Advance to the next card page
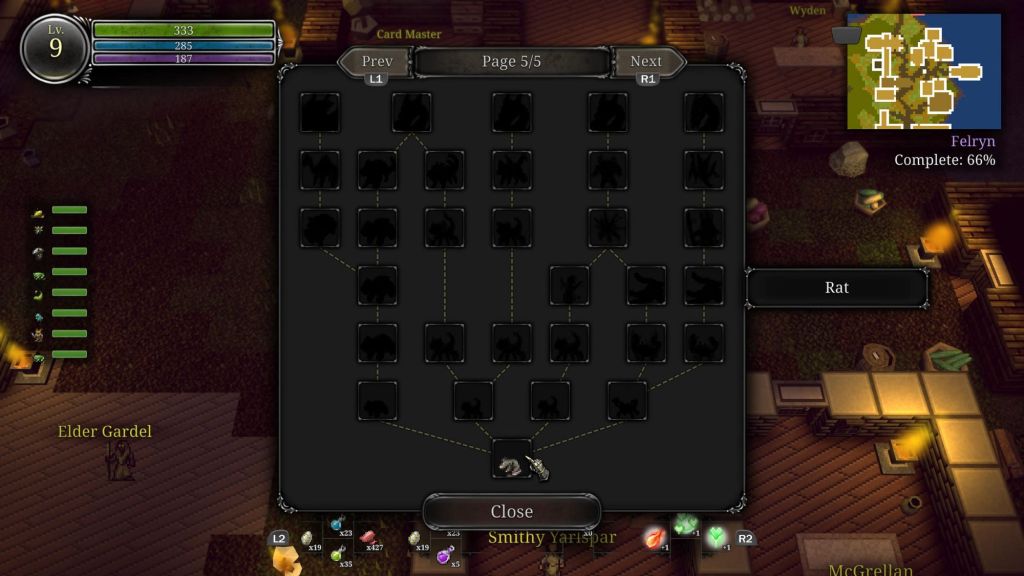The width and height of the screenshot is (1024, 576). click(646, 62)
